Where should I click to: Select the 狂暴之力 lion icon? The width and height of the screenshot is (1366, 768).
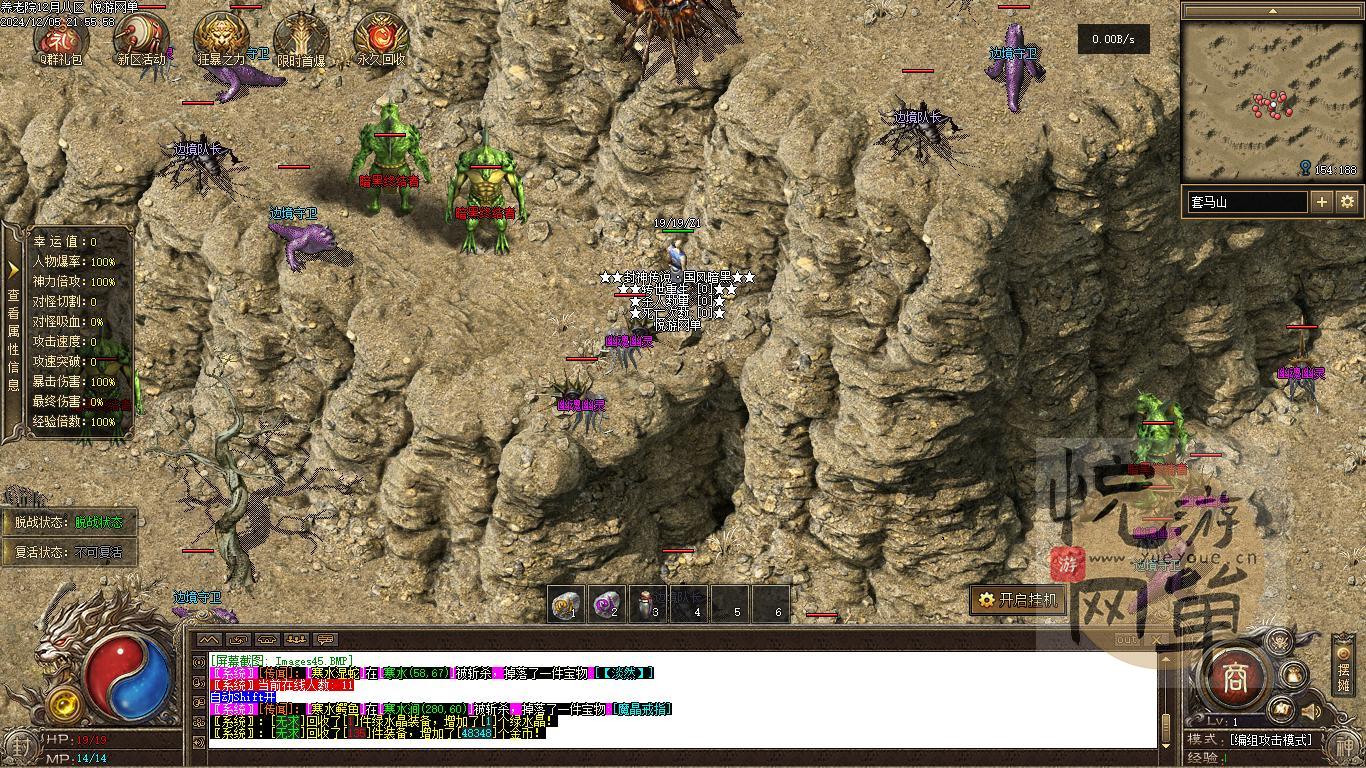221,38
